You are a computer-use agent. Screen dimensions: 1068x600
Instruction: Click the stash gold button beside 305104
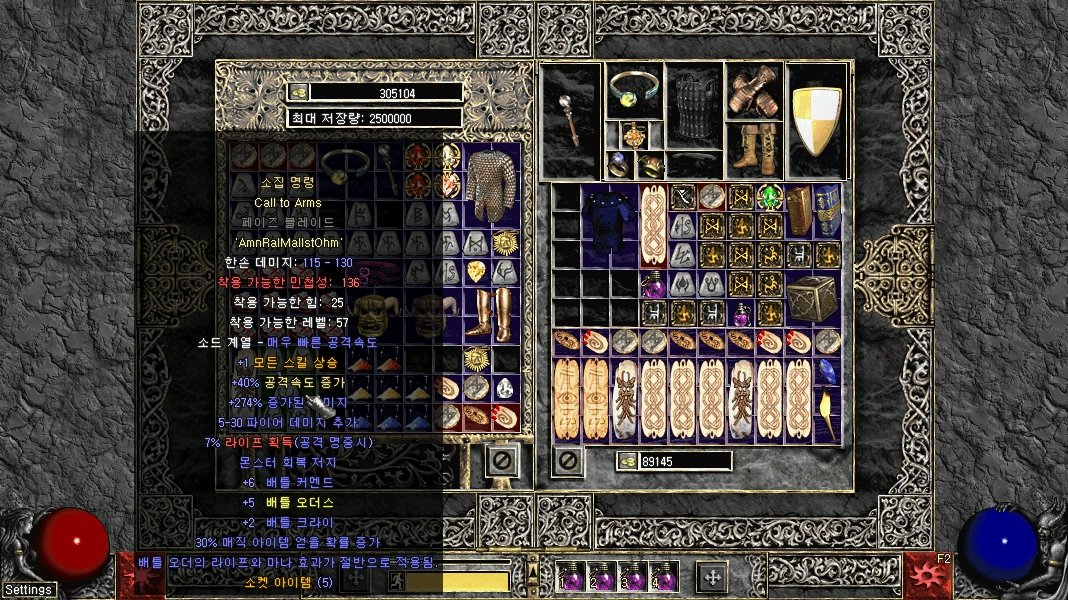299,92
